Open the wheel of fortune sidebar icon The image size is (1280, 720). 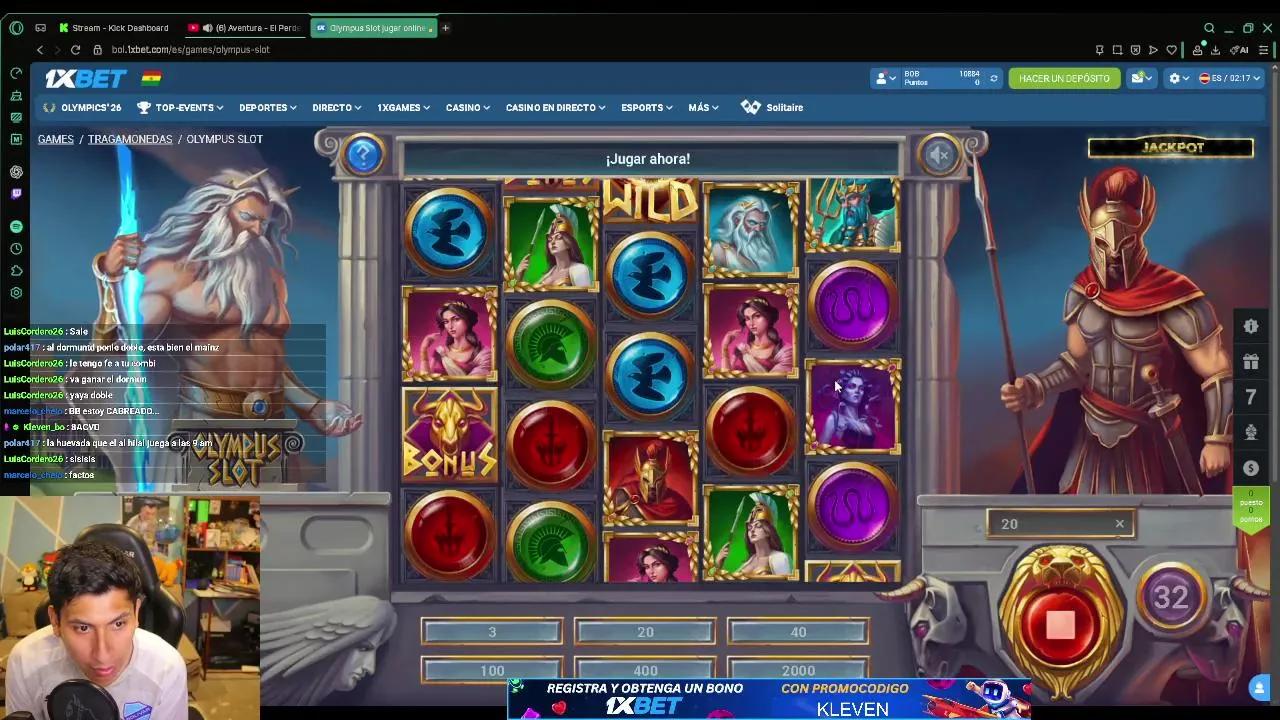1251,431
